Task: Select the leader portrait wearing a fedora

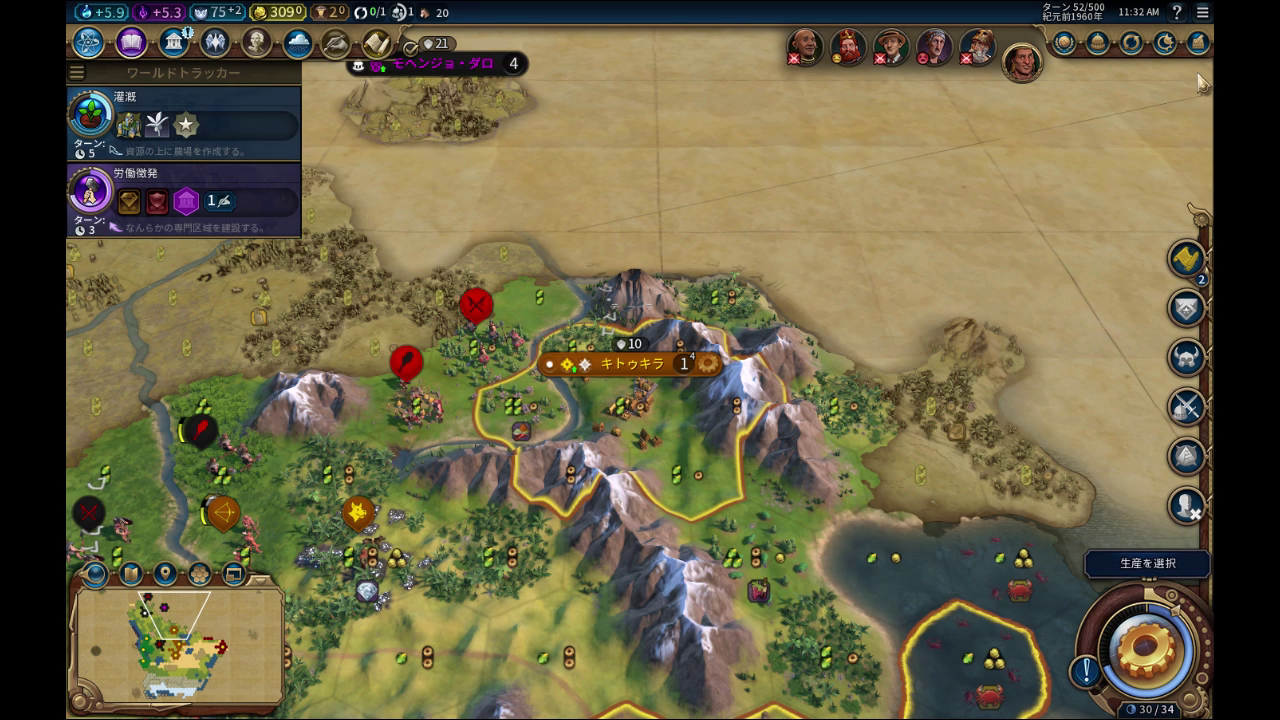Action: (x=891, y=47)
